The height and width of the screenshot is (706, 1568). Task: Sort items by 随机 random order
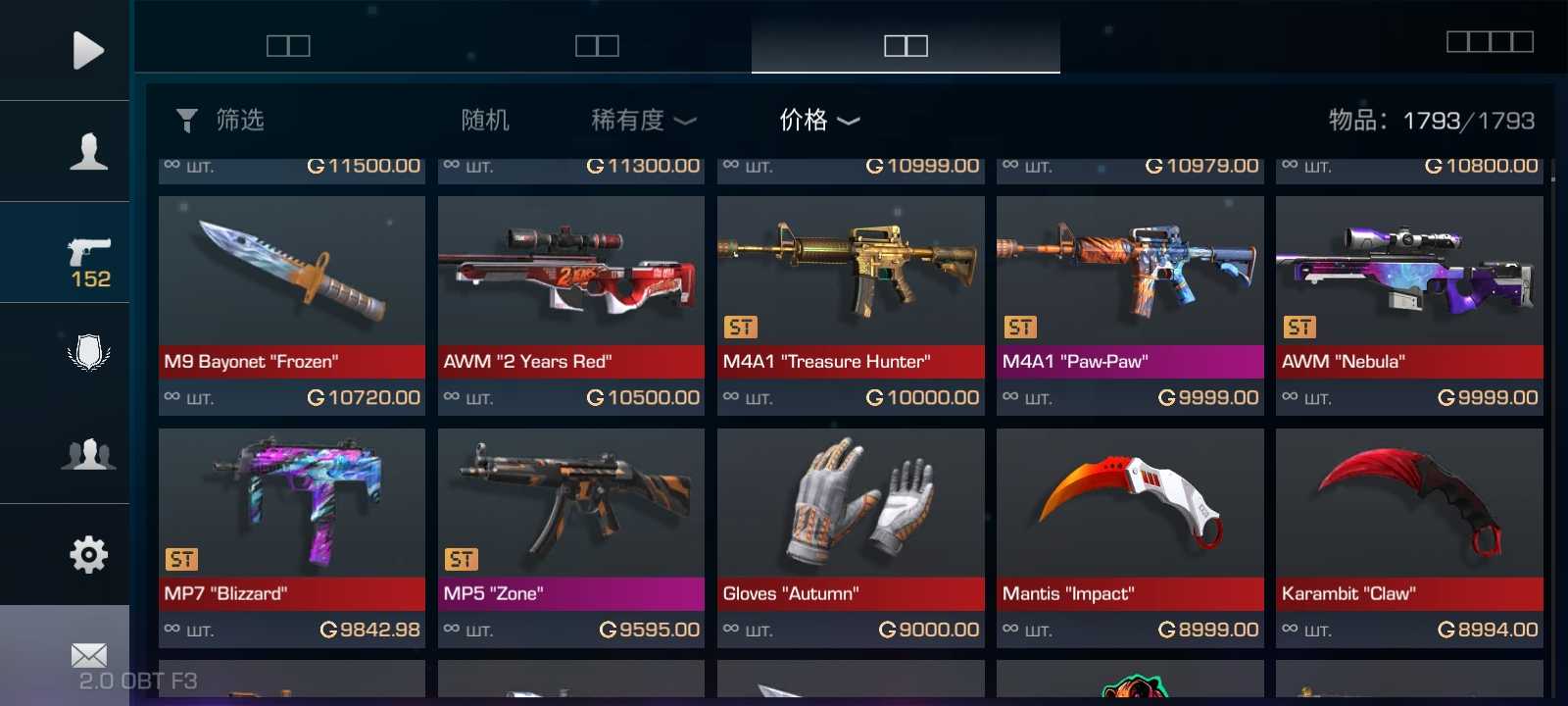[x=485, y=121]
